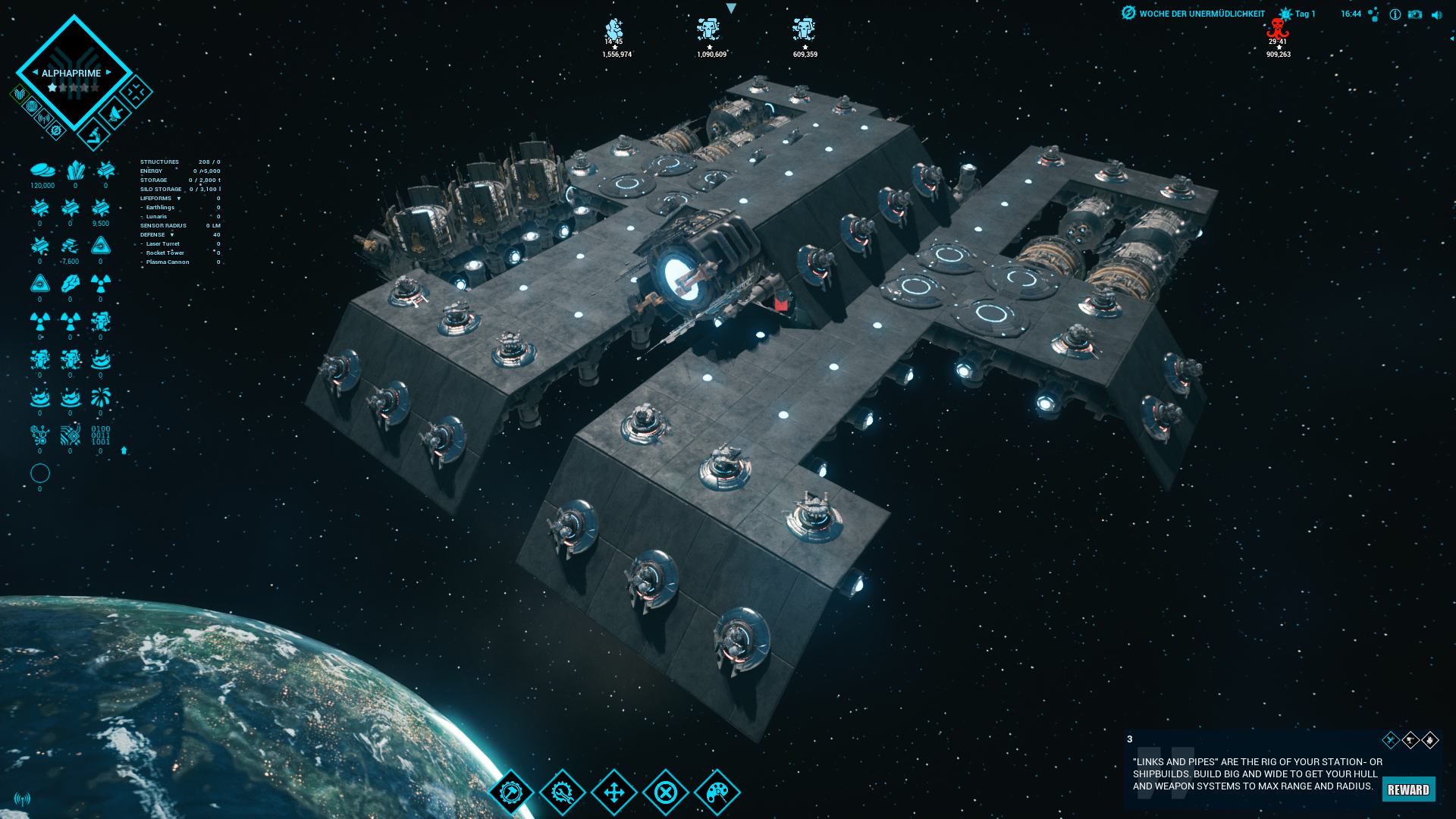The image size is (1456, 819).
Task: Switch to the next station with right arrow
Action: pos(108,73)
